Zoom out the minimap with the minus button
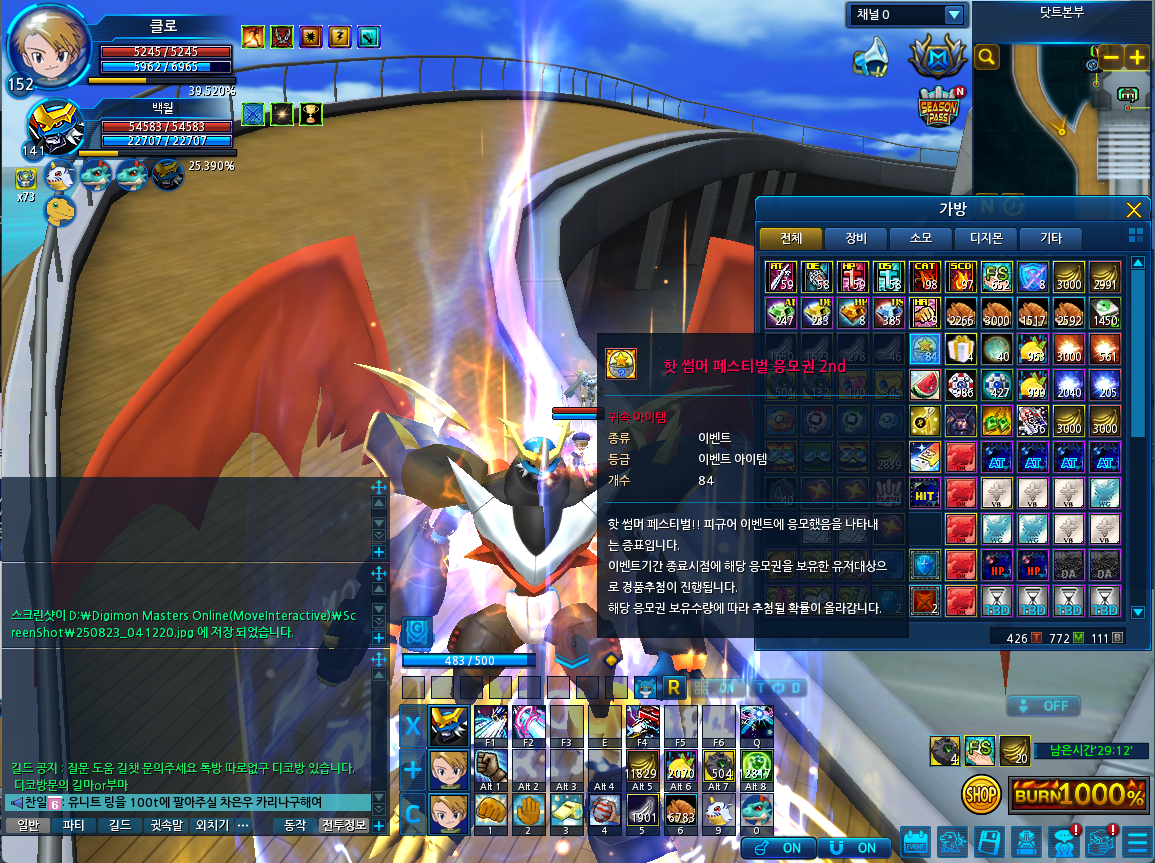Viewport: 1155px width, 863px height. pyautogui.click(x=1111, y=57)
